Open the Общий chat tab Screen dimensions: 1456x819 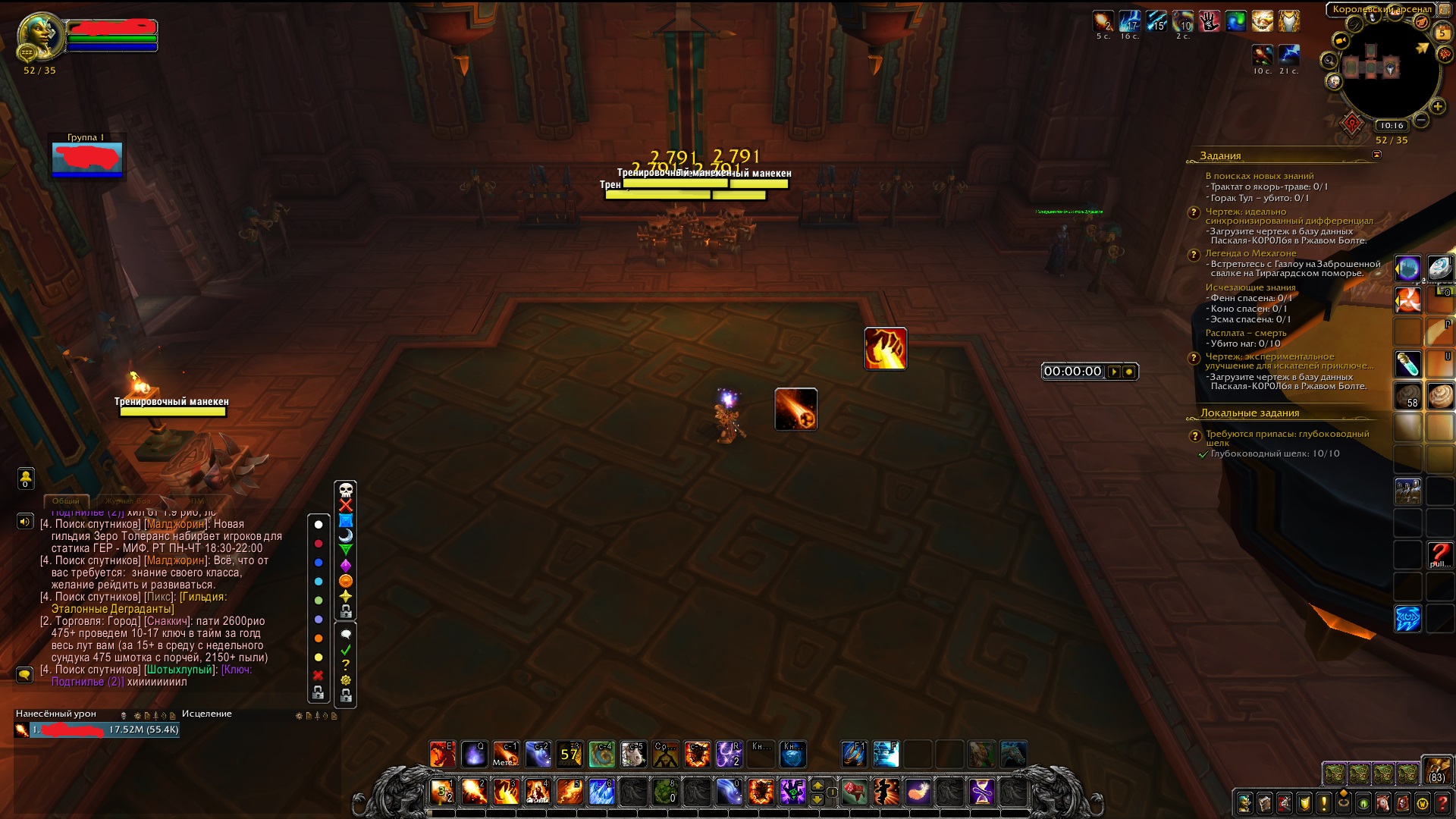click(66, 501)
